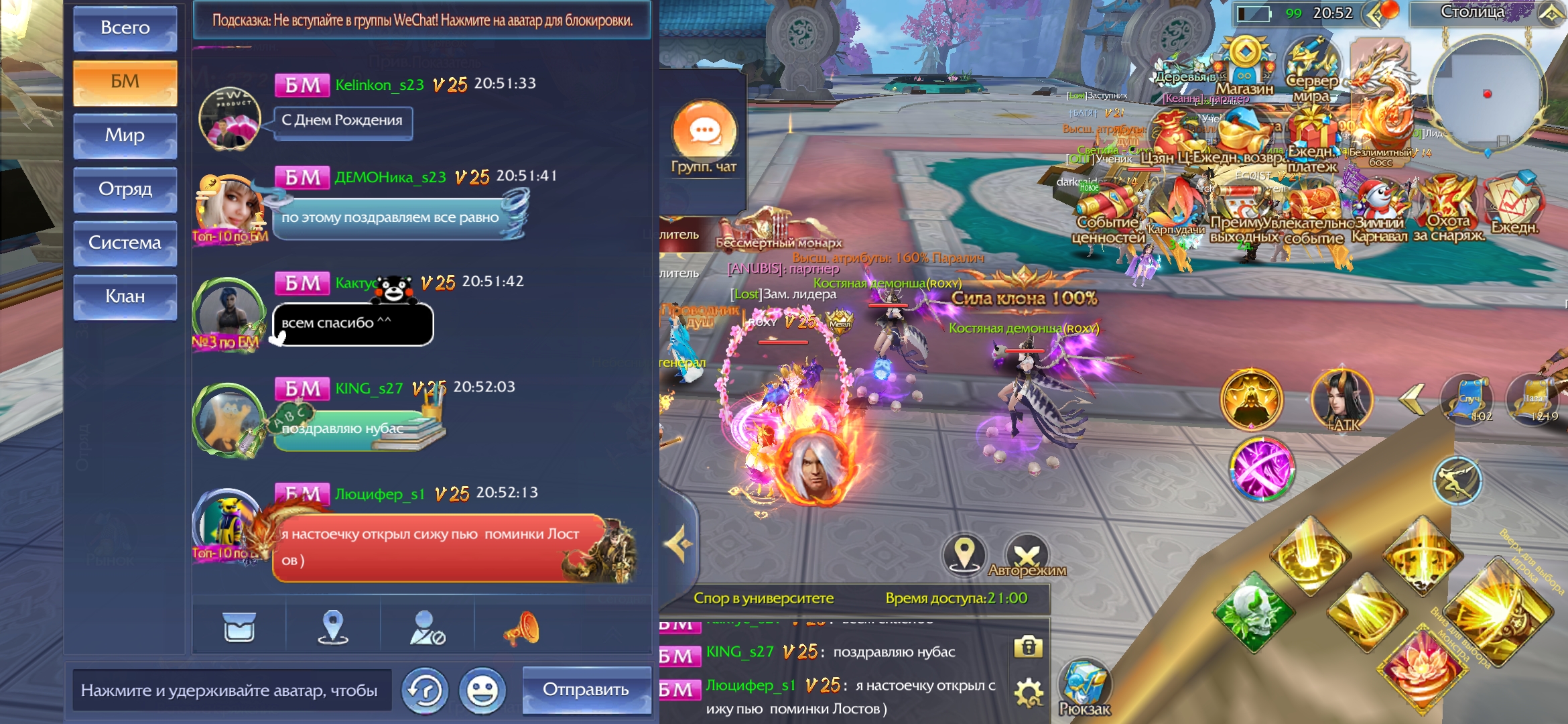Select the Мир chat tab
Viewport: 1568px width, 724px height.
(125, 135)
